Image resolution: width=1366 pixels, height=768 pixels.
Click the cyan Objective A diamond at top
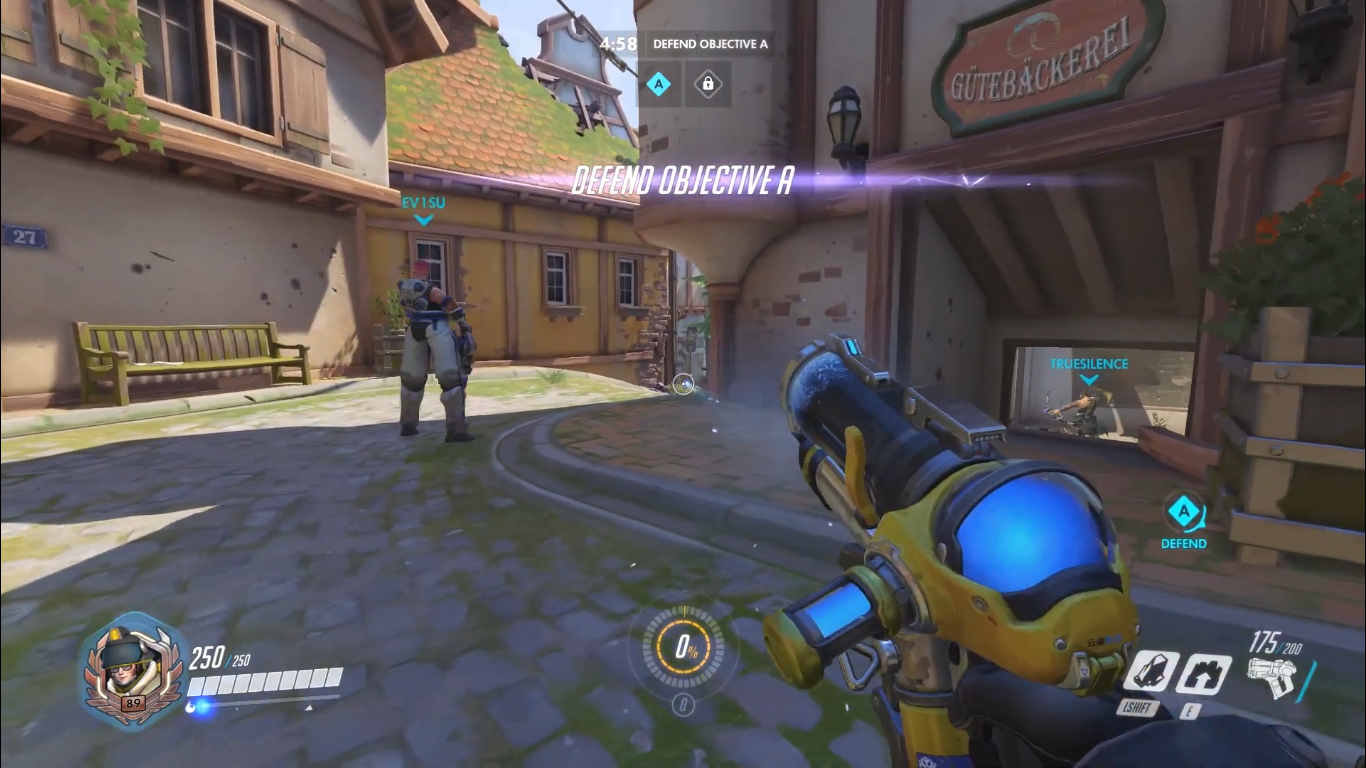658,84
